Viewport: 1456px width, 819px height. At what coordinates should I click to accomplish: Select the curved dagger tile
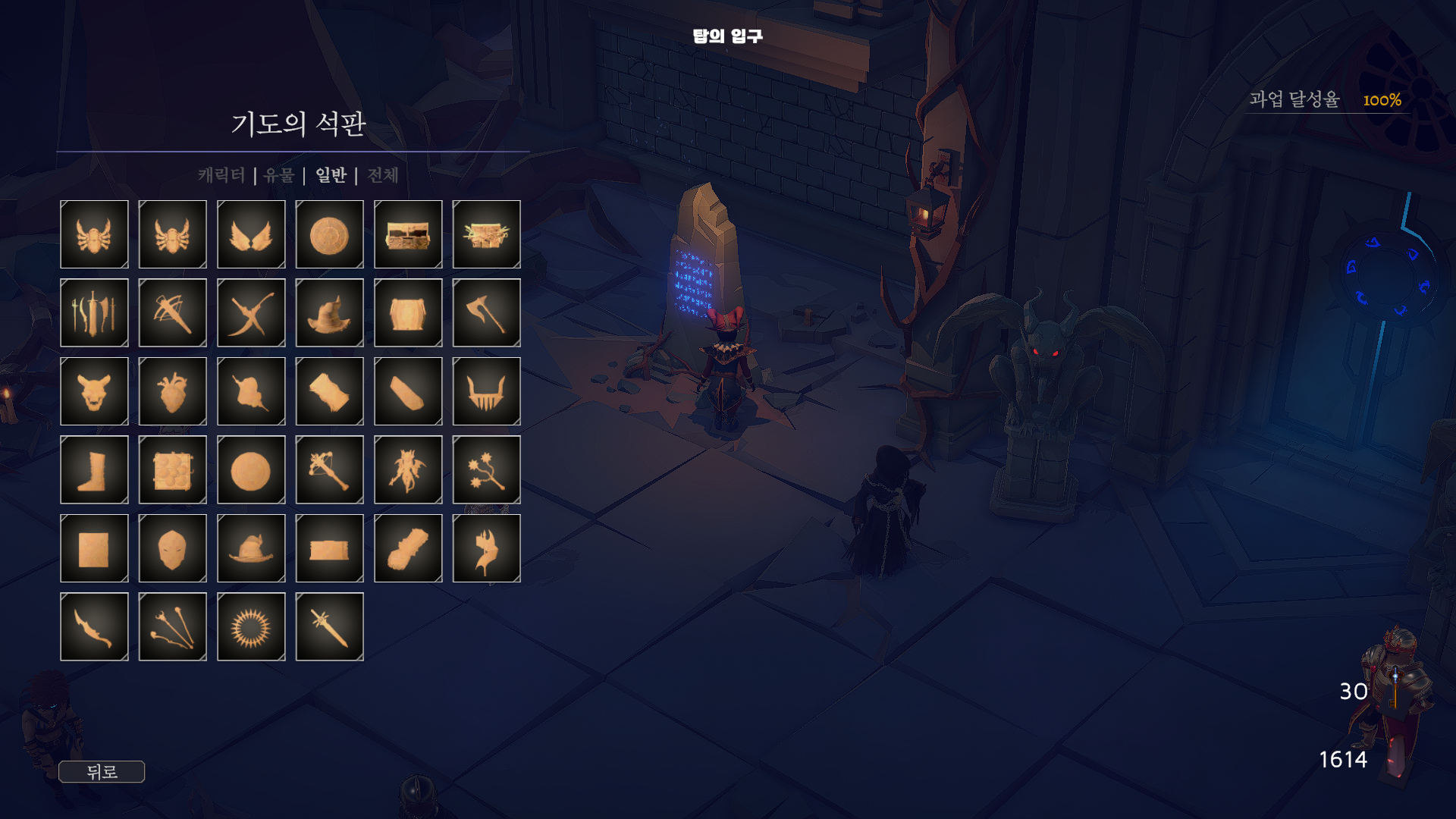tap(94, 626)
